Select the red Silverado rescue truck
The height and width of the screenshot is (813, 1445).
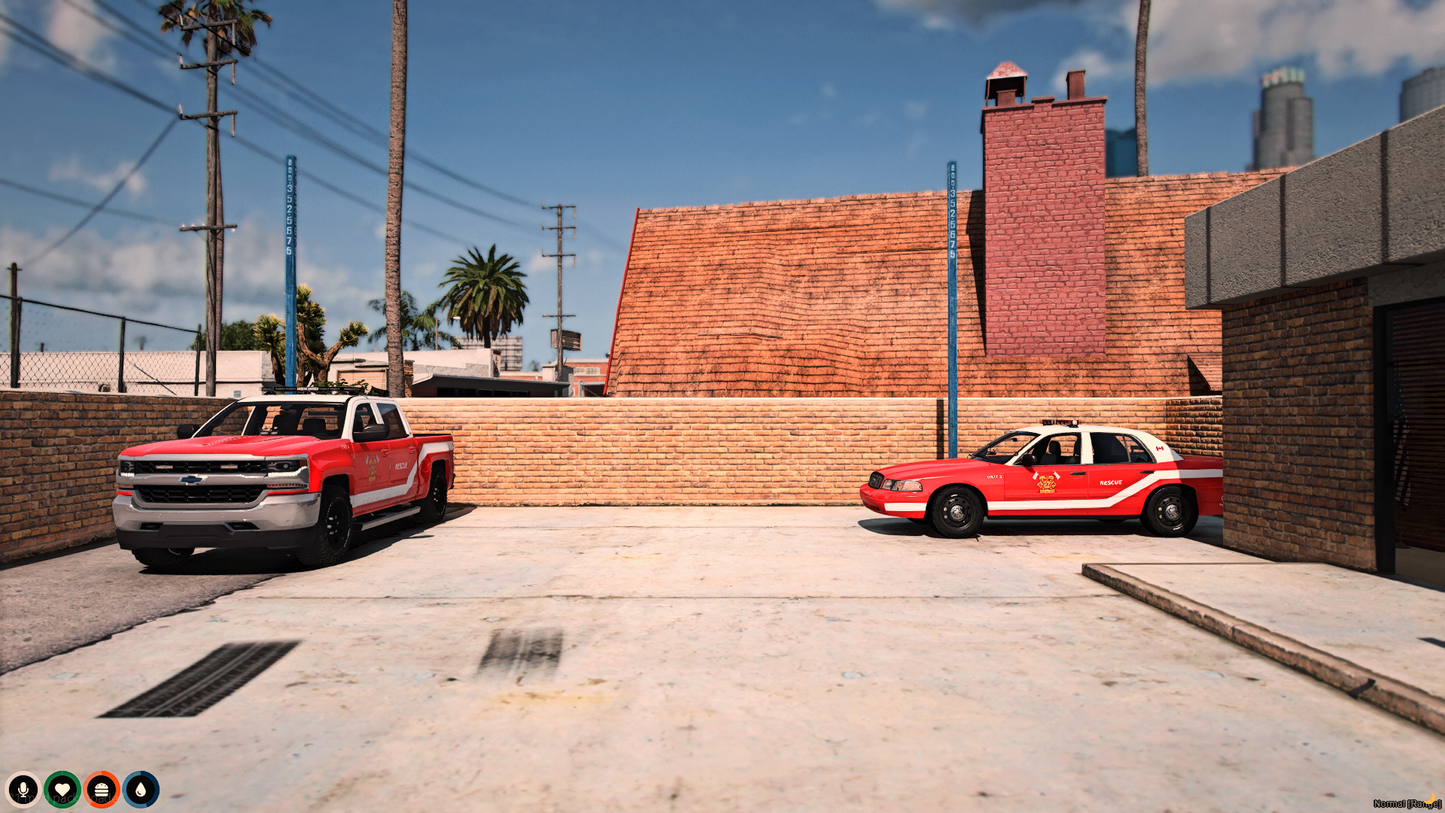(x=280, y=480)
